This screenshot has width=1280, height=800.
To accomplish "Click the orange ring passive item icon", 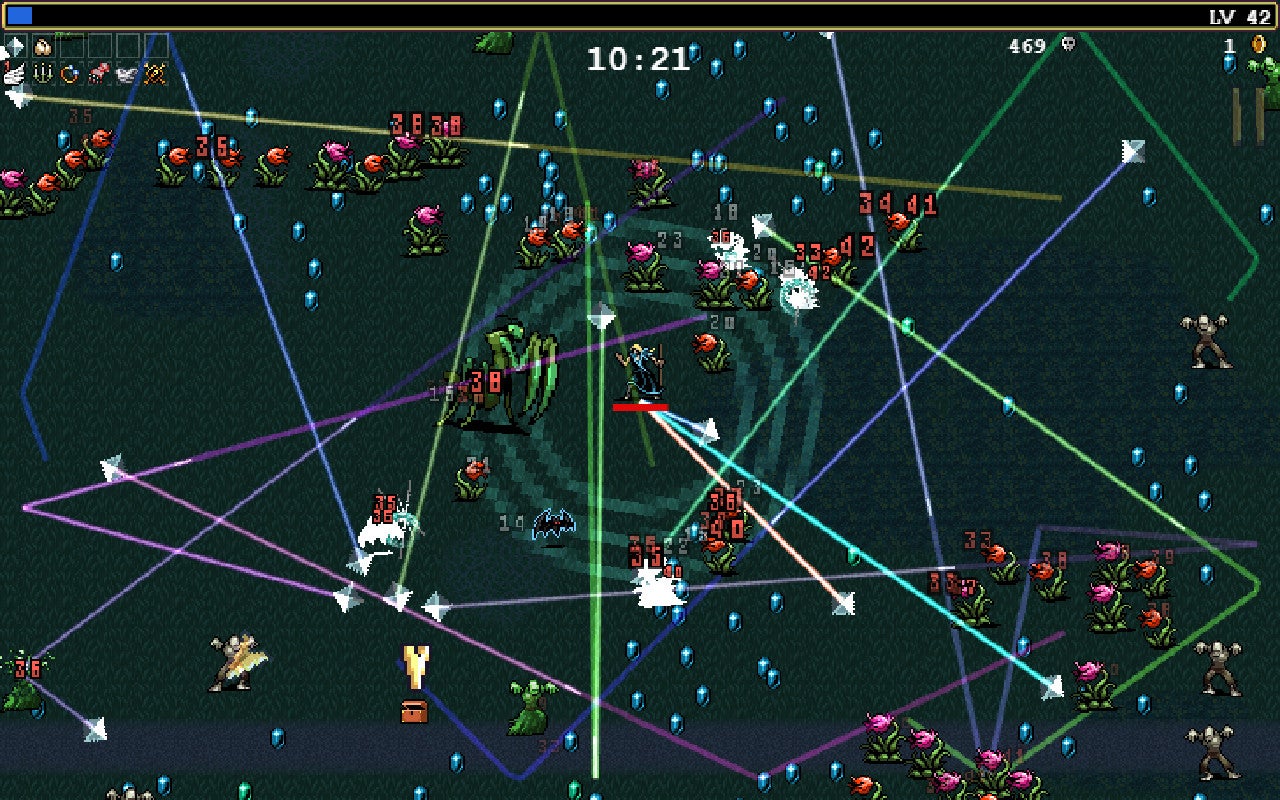I will coord(70,73).
